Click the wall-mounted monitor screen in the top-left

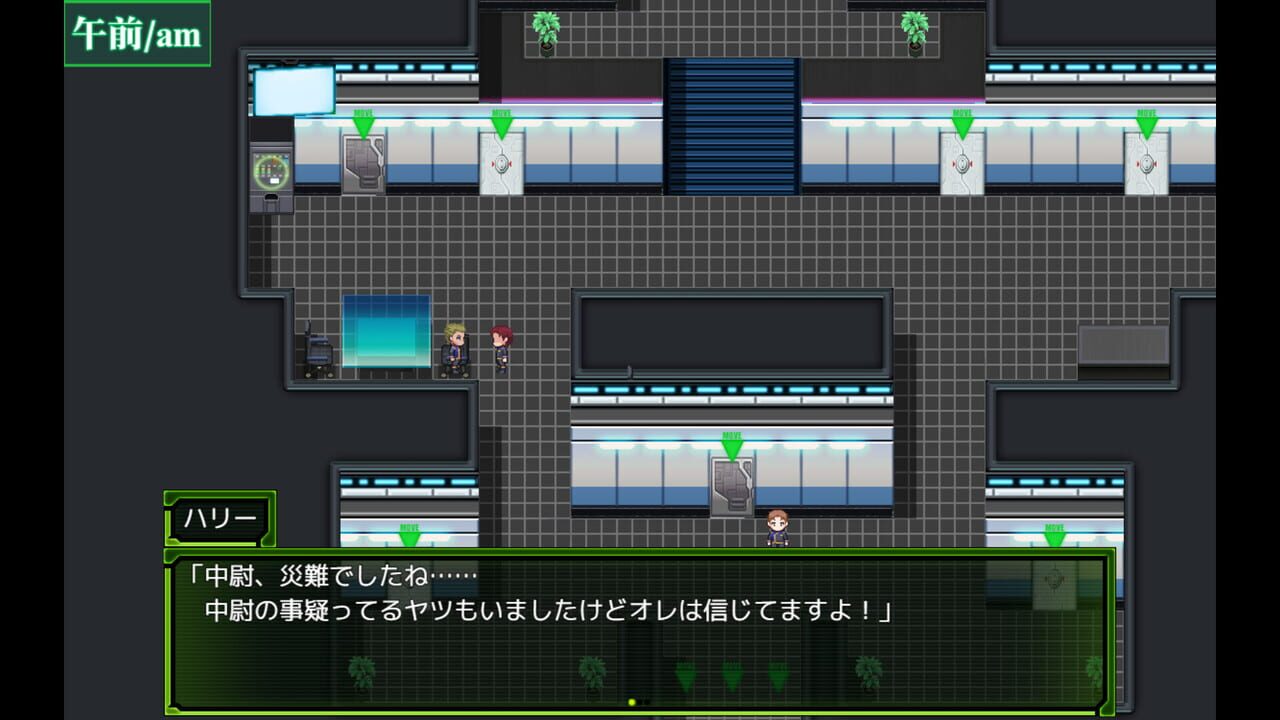295,90
